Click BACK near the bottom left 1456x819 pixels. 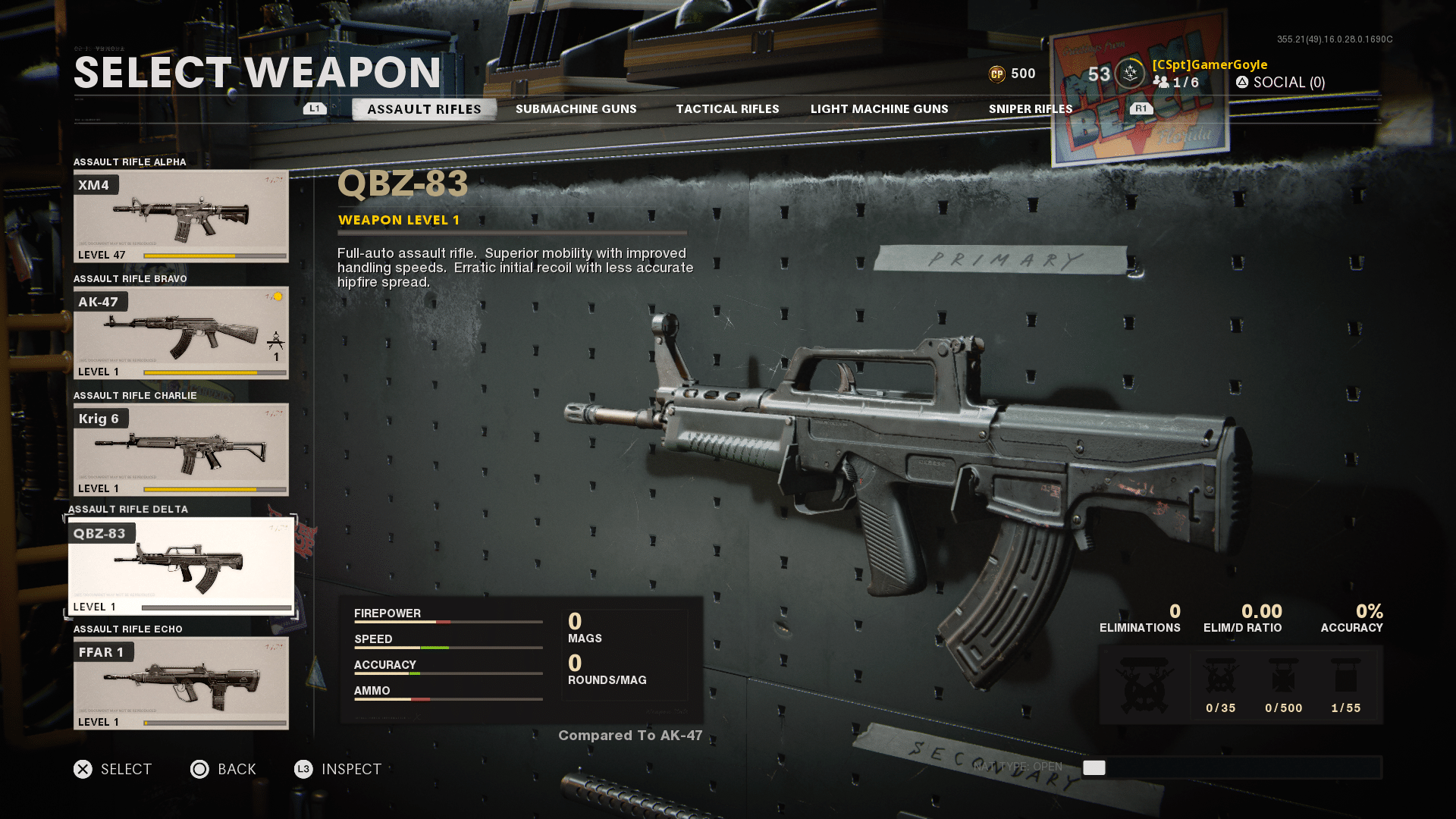pos(224,769)
